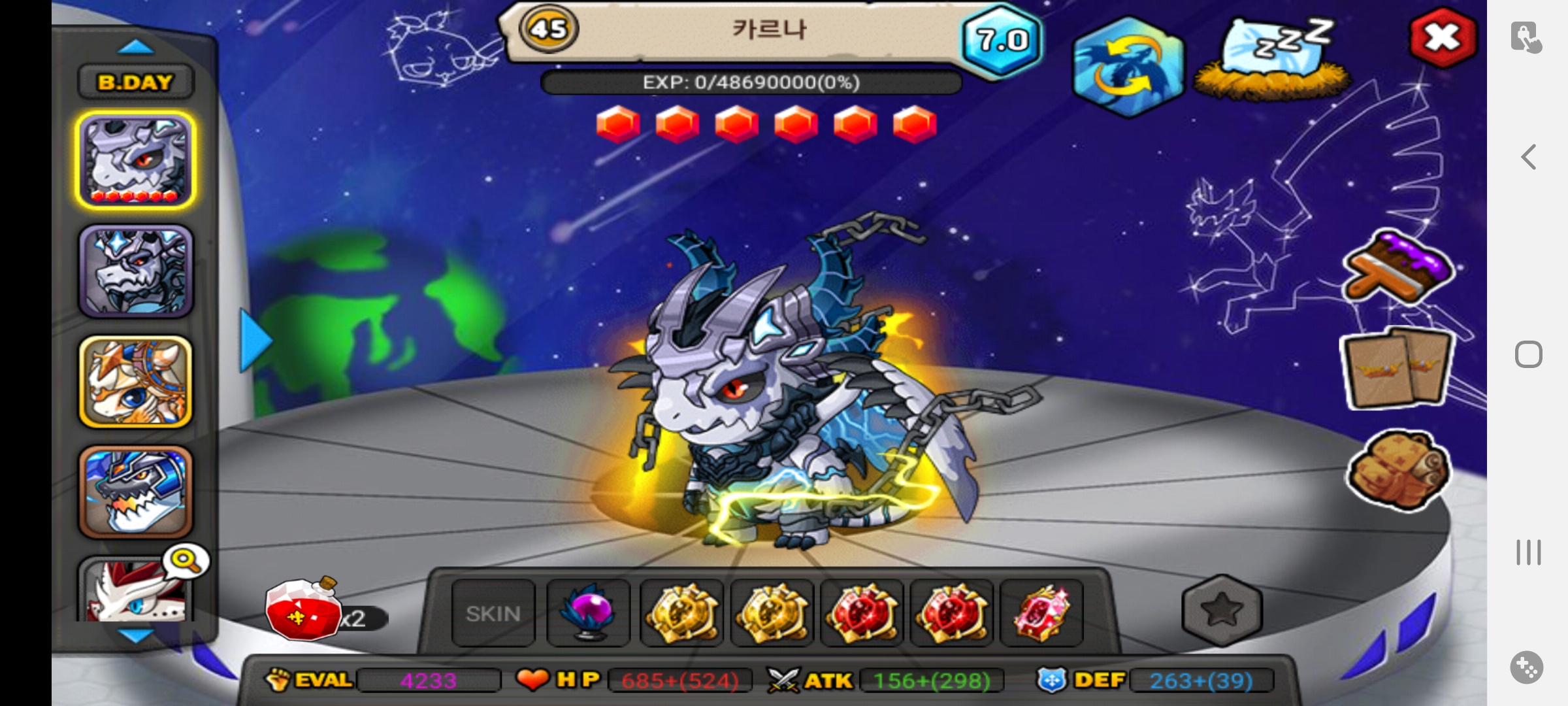Toggle the star favorite hexagon
Viewport: 1568px width, 706px height.
point(1222,611)
